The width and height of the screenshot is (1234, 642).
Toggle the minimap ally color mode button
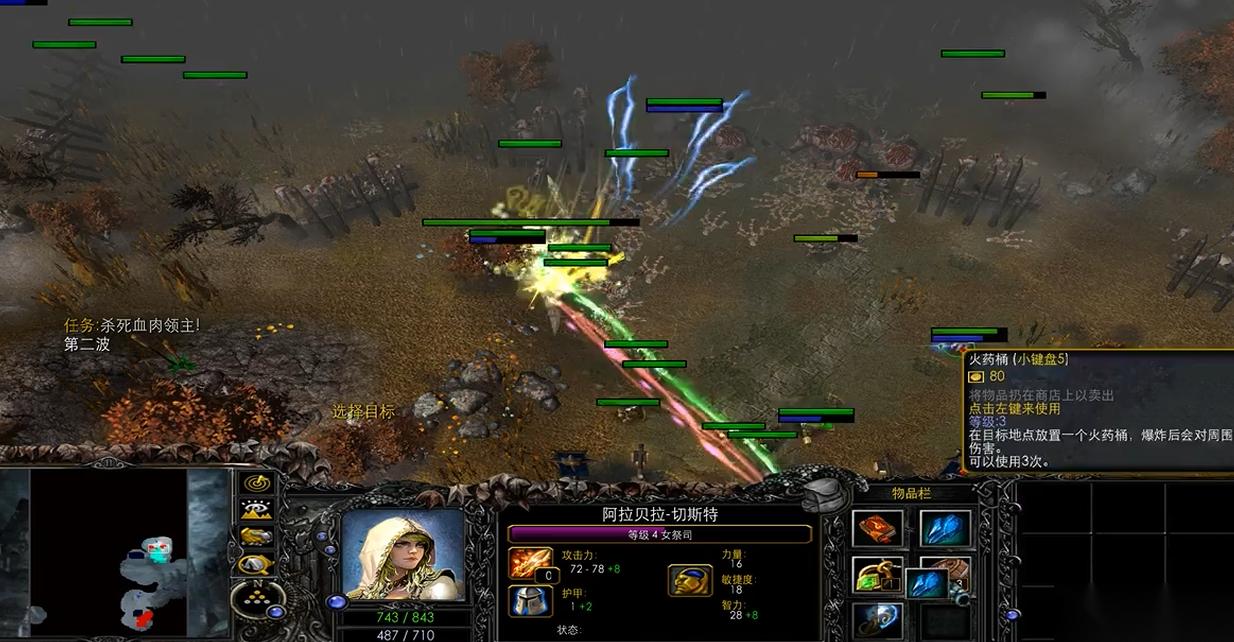pos(258,537)
